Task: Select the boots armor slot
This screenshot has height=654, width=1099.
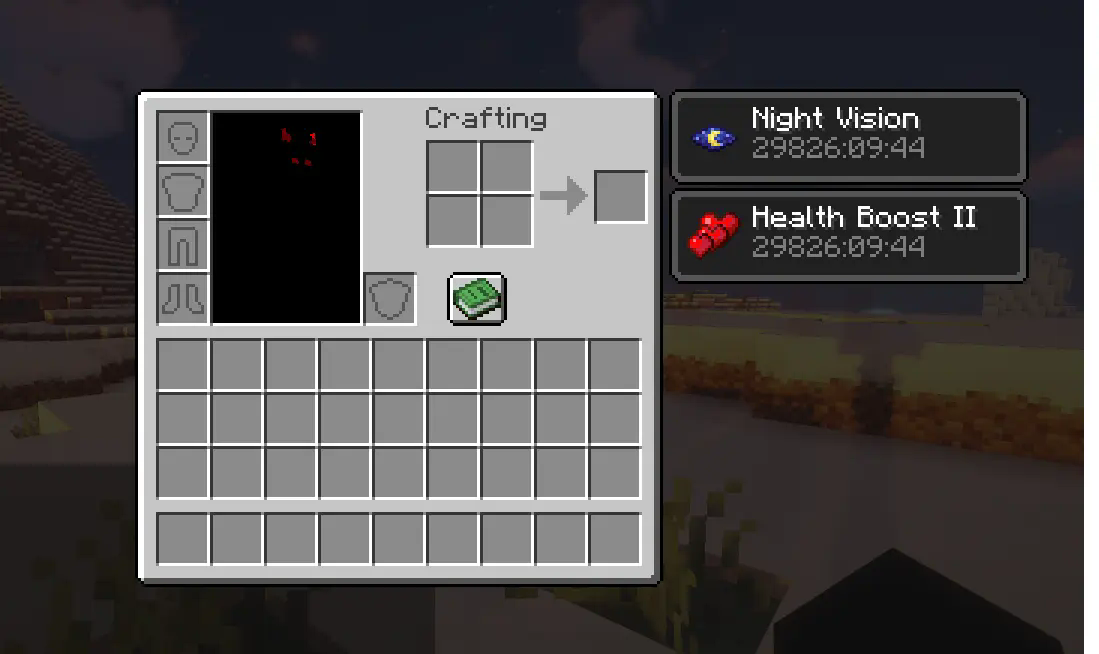Action: click(183, 298)
